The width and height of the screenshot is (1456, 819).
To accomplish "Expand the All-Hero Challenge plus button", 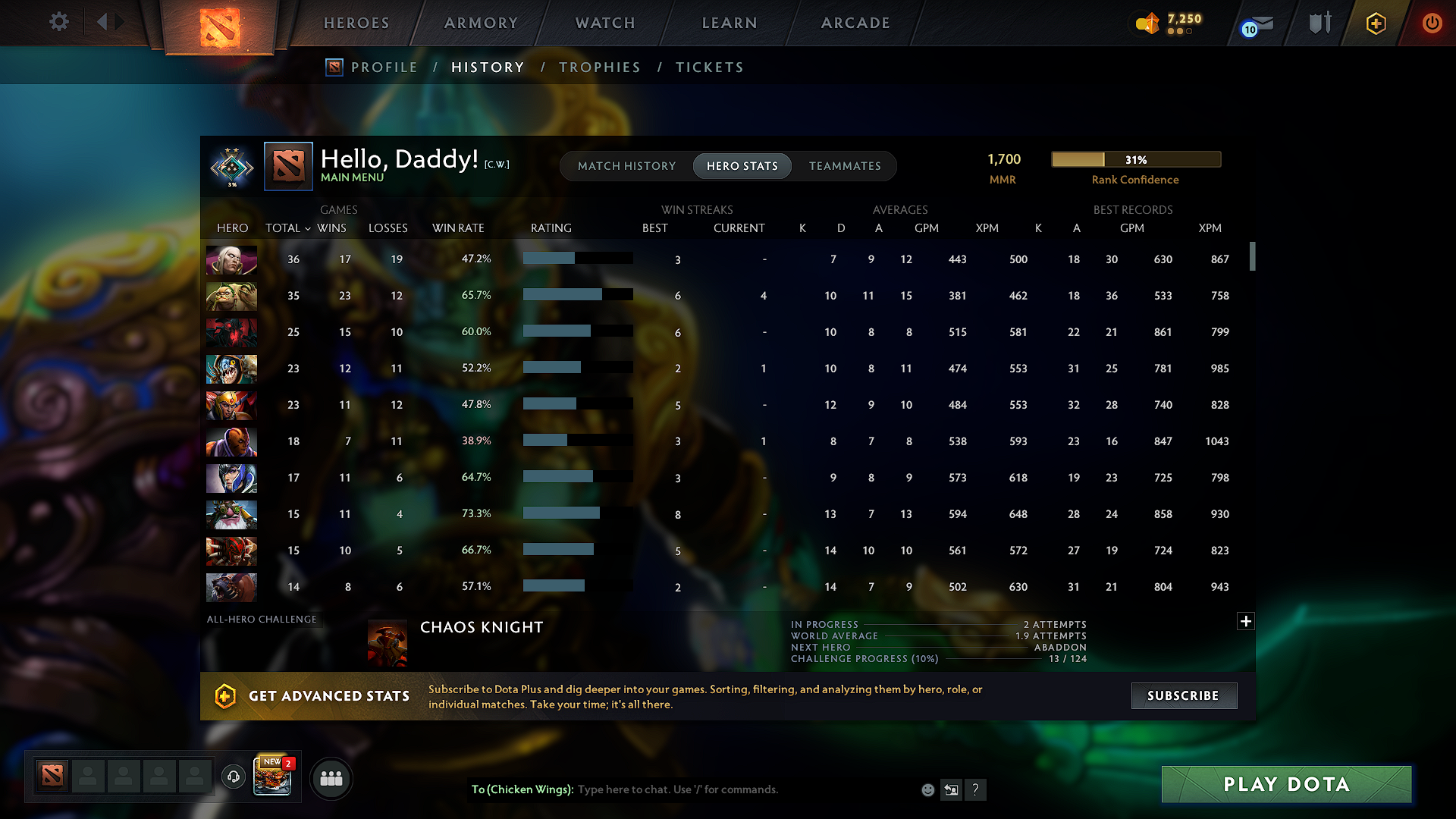I will (1246, 621).
